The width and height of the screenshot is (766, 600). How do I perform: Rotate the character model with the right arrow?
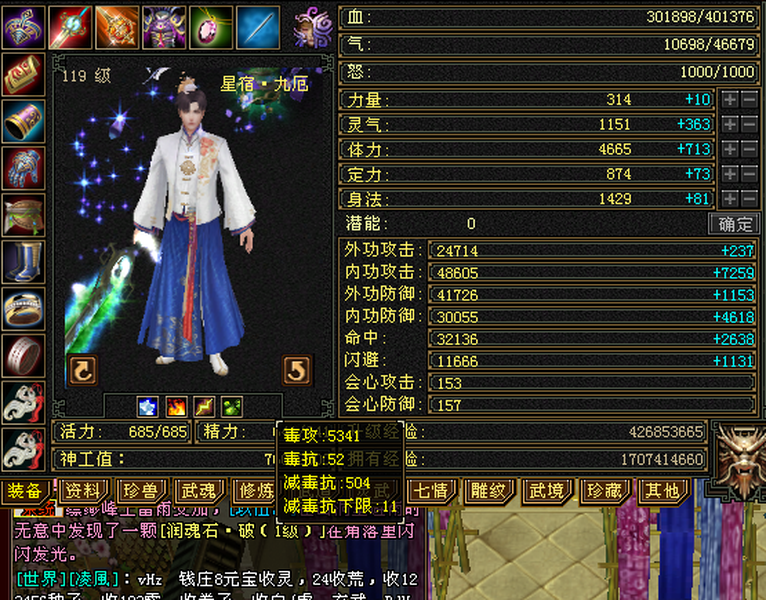click(297, 370)
